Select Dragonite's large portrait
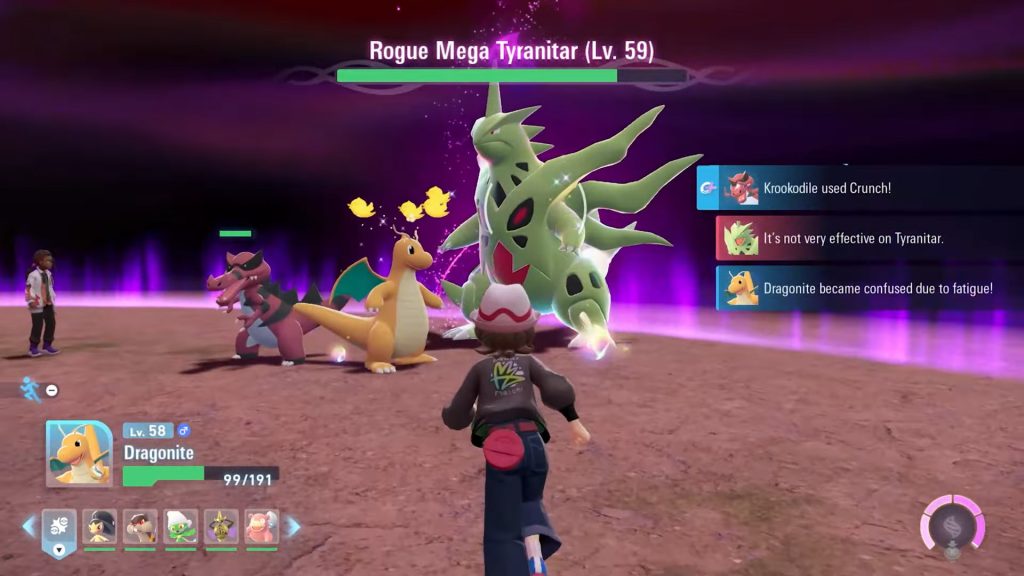1024x576 pixels. (79, 453)
